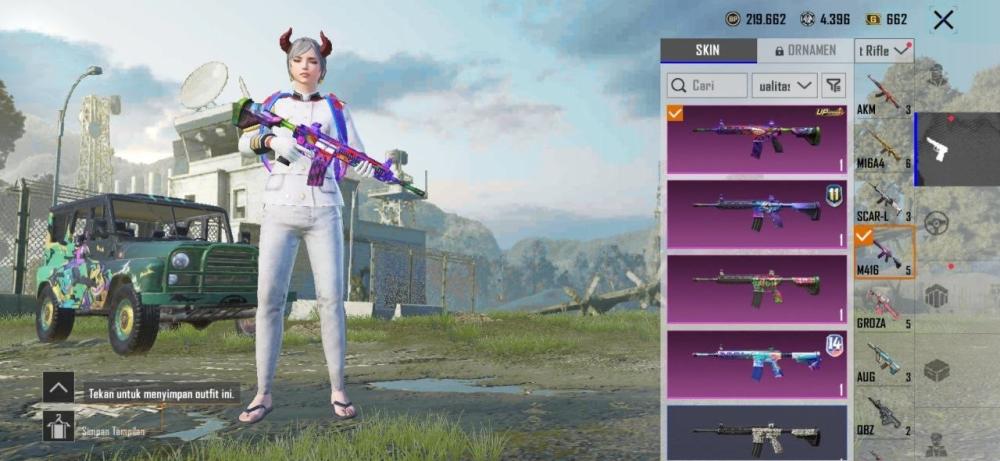Pick the green and red M416 skin

point(757,288)
